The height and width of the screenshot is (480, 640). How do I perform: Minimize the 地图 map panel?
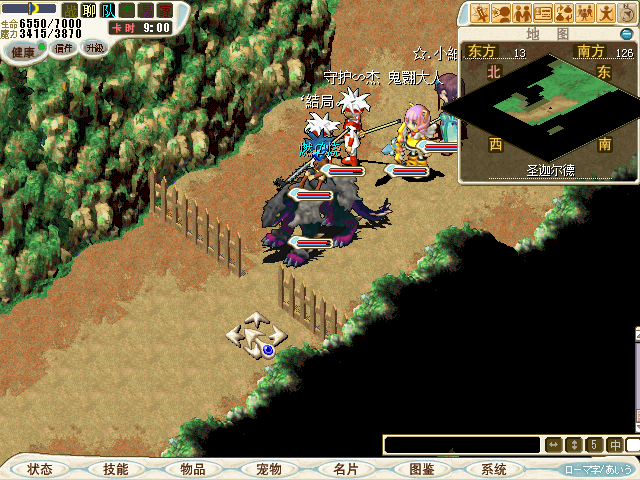[x=627, y=34]
